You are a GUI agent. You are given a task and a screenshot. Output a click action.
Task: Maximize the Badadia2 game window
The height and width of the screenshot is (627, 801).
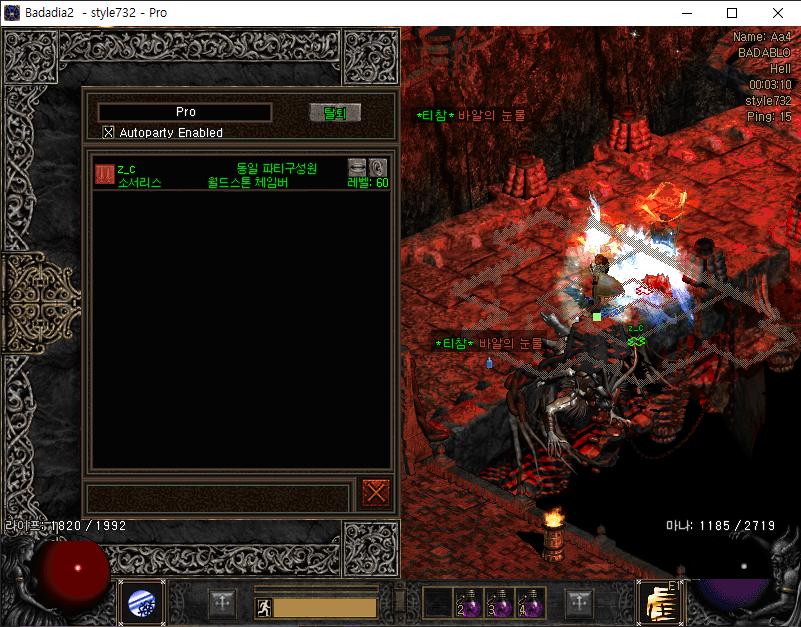[732, 13]
